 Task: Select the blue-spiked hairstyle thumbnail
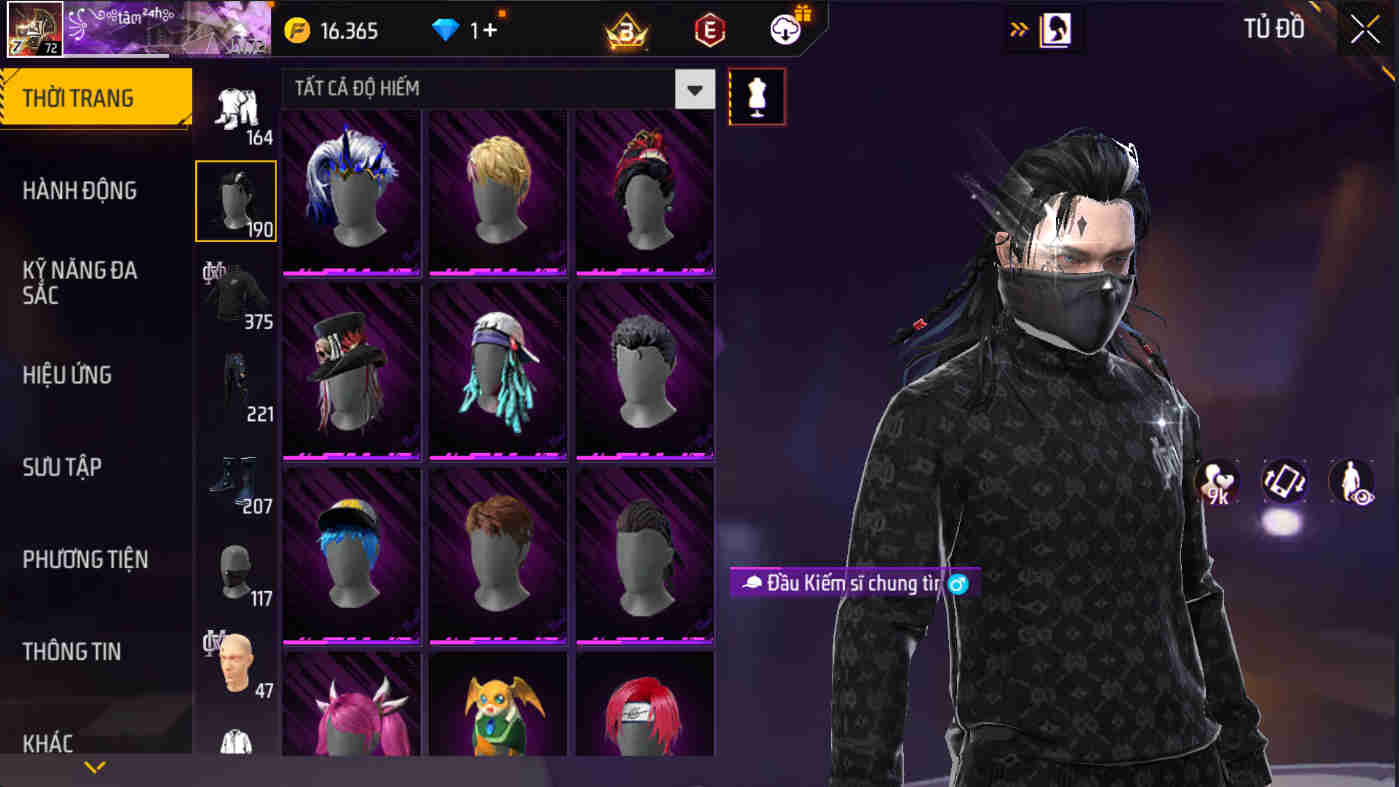click(x=350, y=190)
